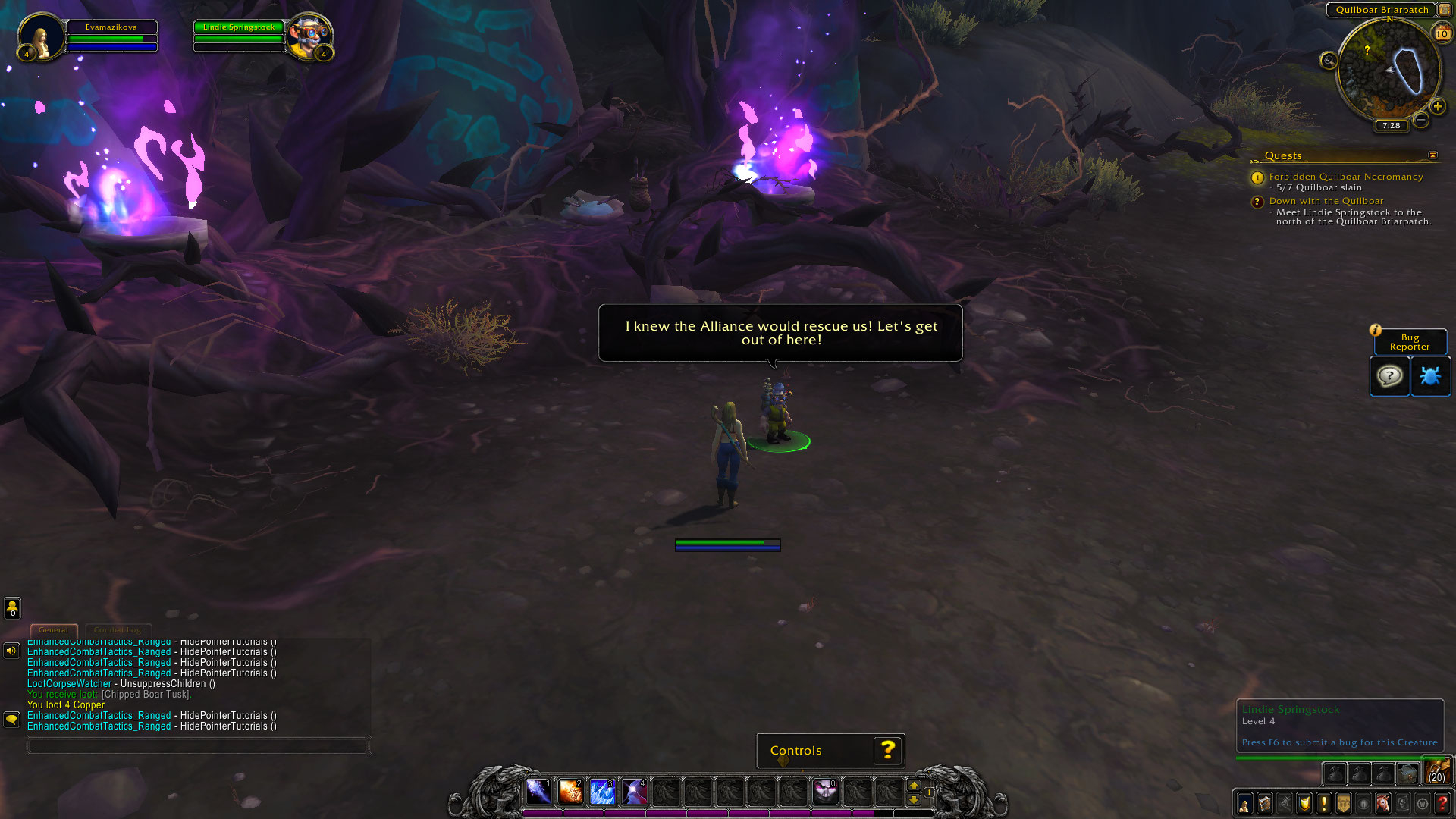Open the world map icon beside zone name
The width and height of the screenshot is (1456, 819).
[1444, 10]
